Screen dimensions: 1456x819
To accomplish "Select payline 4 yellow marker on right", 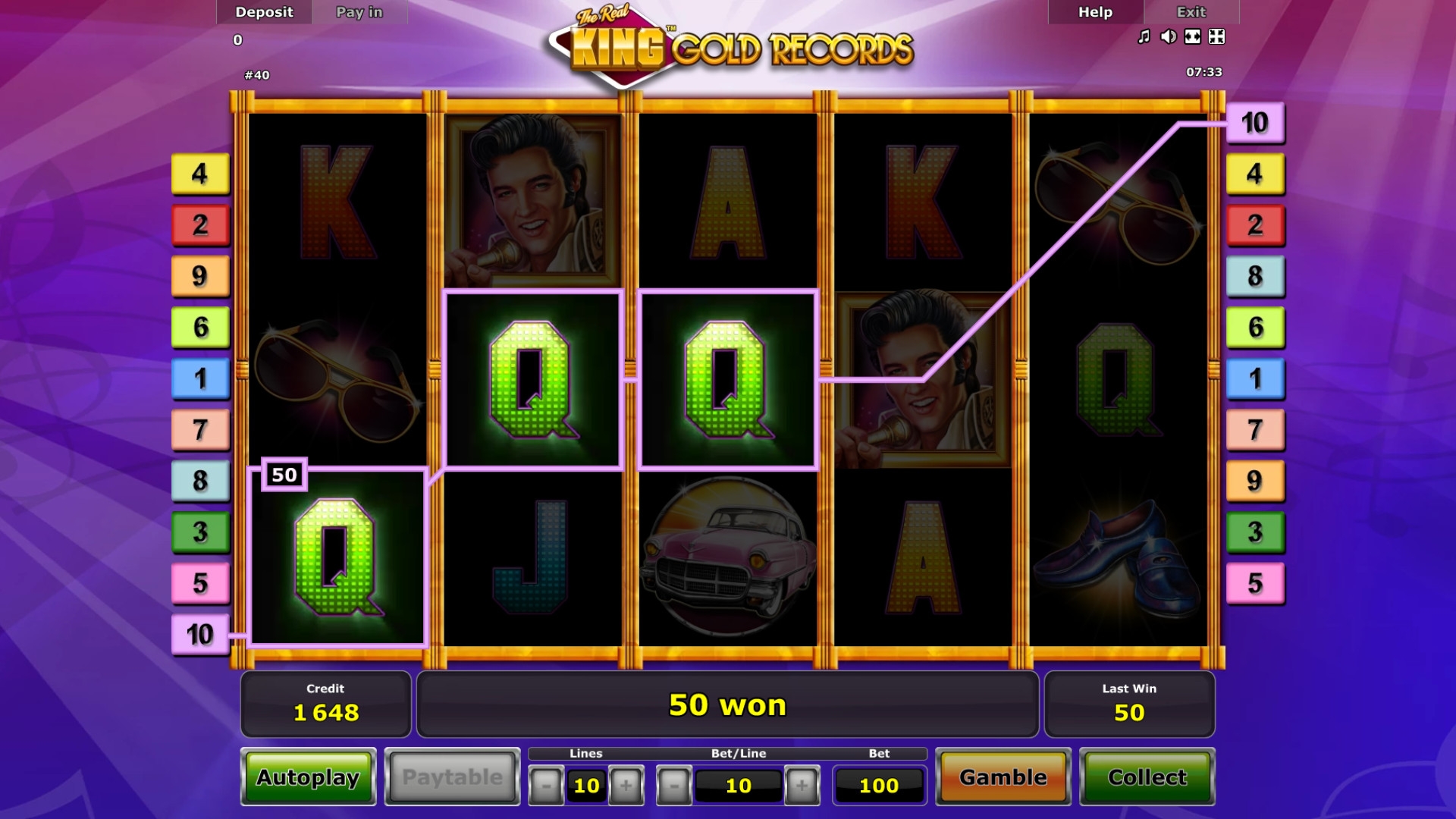I will click(1255, 174).
